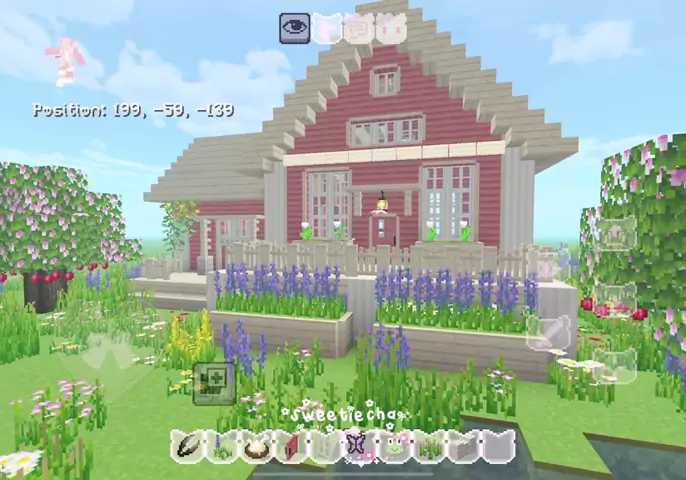Tap the block-with-plus button
This screenshot has width=686, height=480.
click(x=213, y=381)
